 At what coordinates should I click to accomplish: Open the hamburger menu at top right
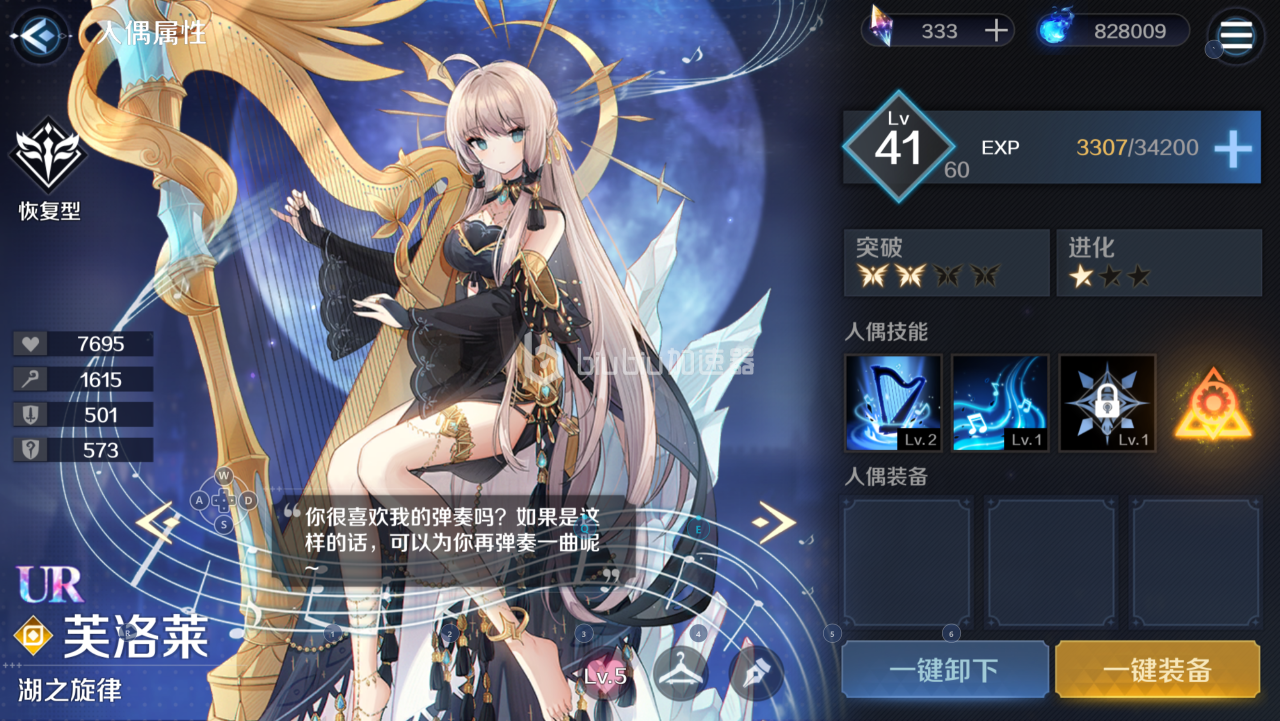[1235, 37]
